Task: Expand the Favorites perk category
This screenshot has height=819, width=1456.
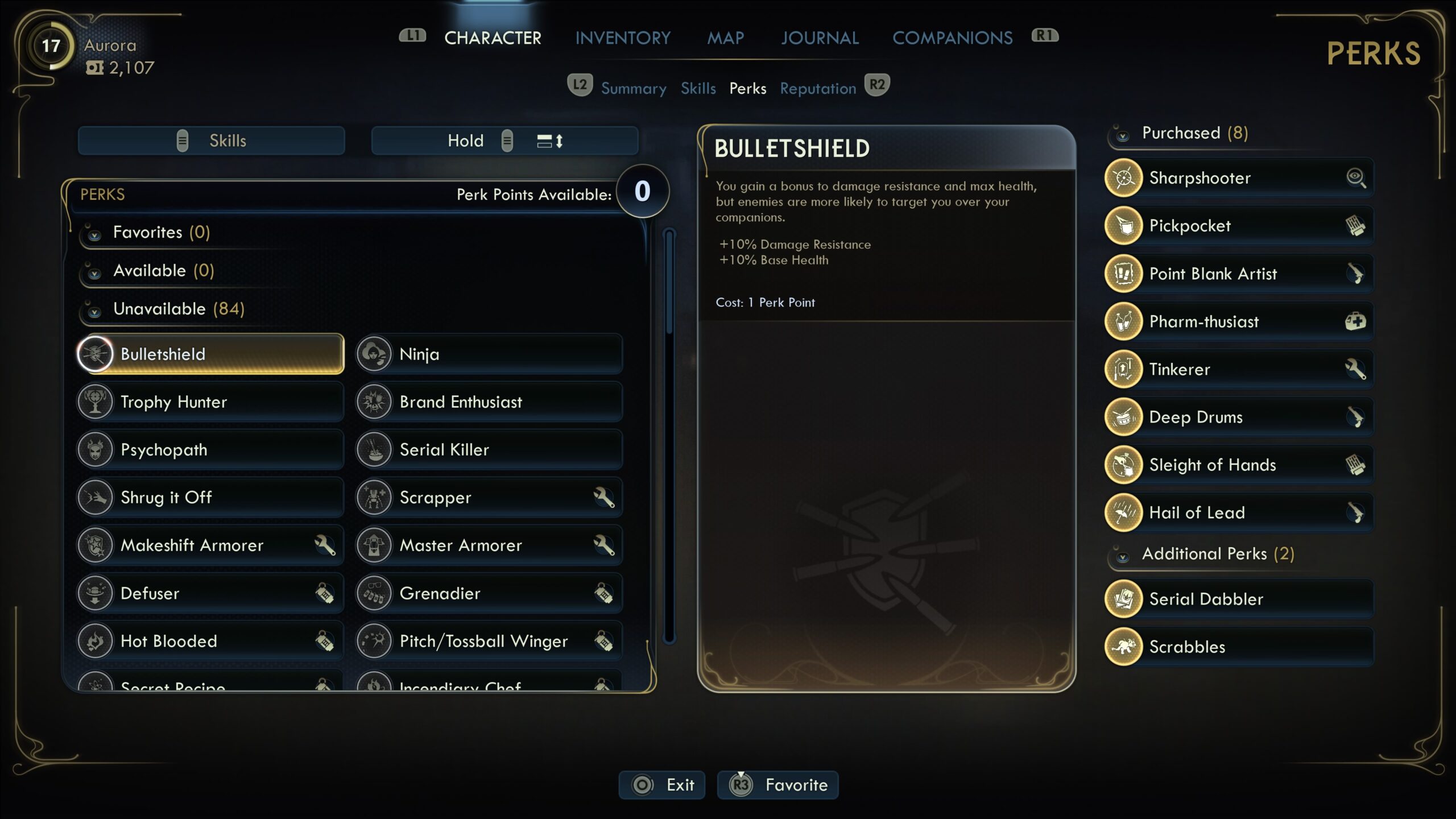Action: (162, 232)
